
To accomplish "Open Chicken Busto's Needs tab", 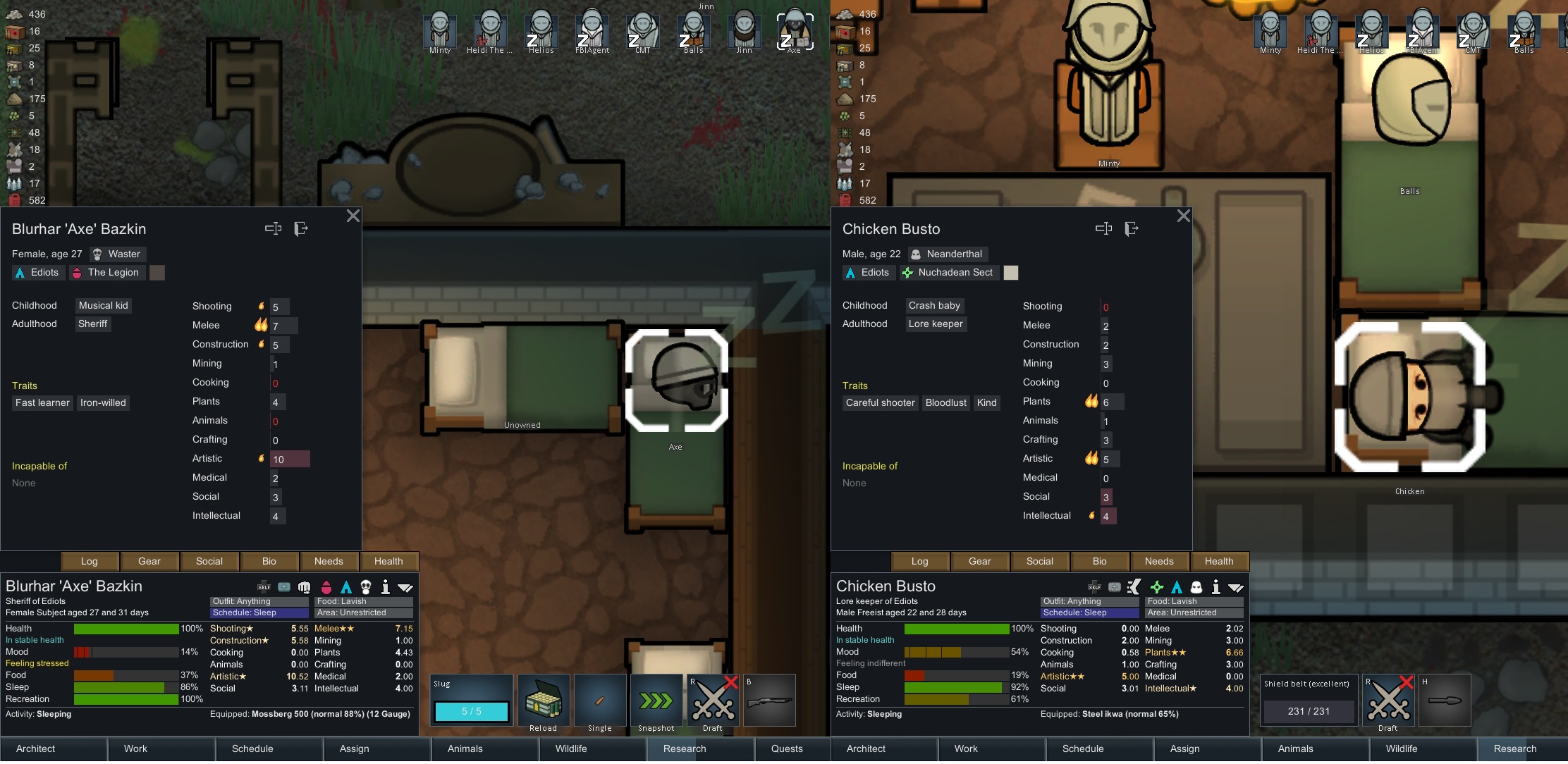I will point(1159,562).
